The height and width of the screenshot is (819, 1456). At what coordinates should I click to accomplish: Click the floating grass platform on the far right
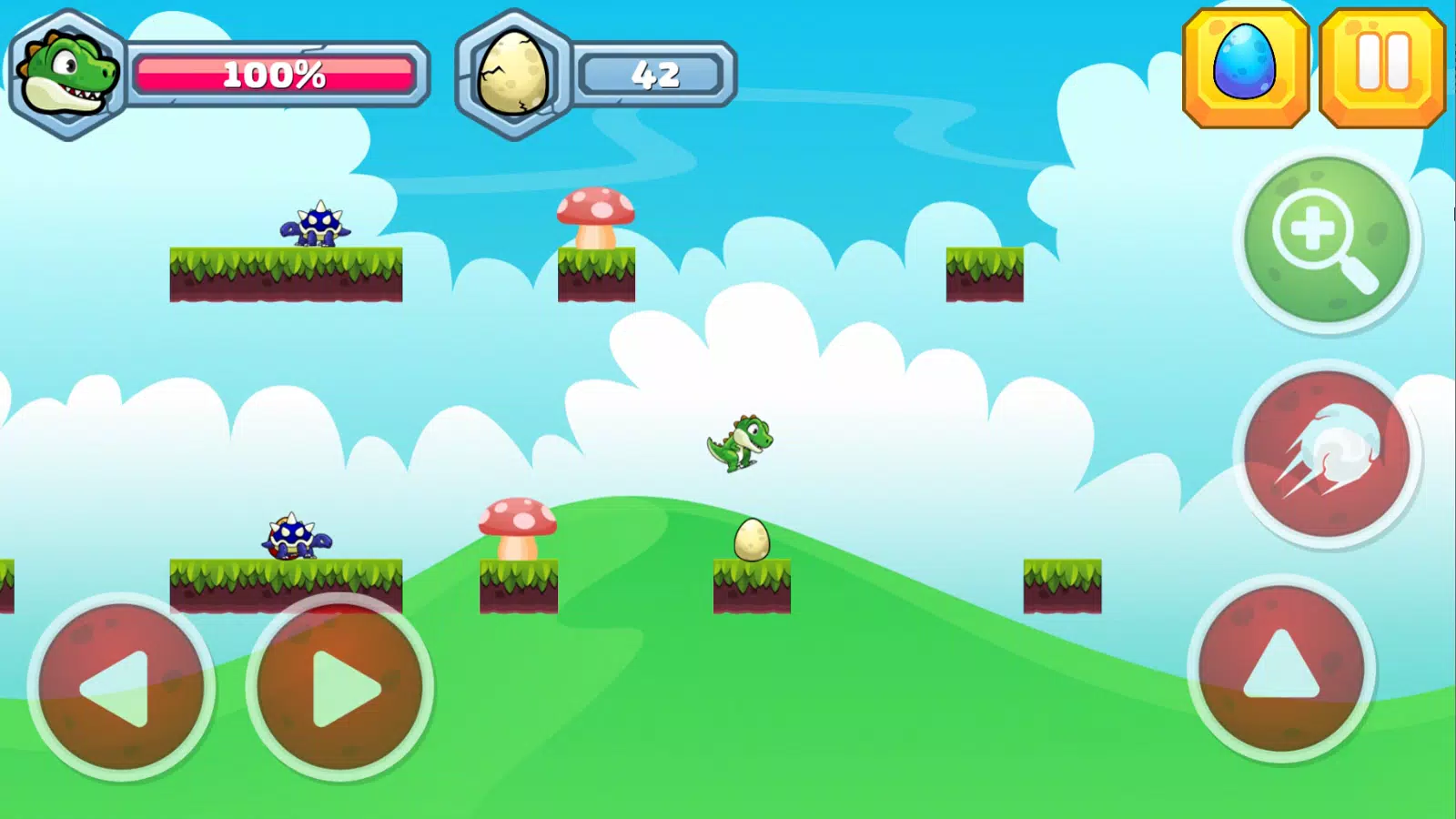click(1060, 587)
